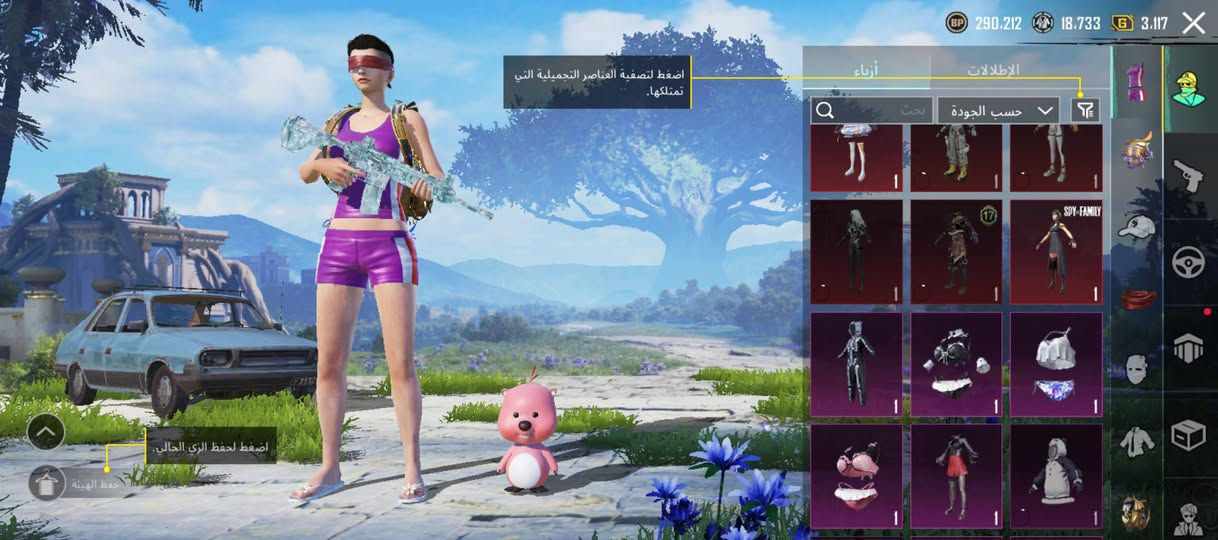Open the vehicle category with steering wheel icon

[x=1190, y=263]
